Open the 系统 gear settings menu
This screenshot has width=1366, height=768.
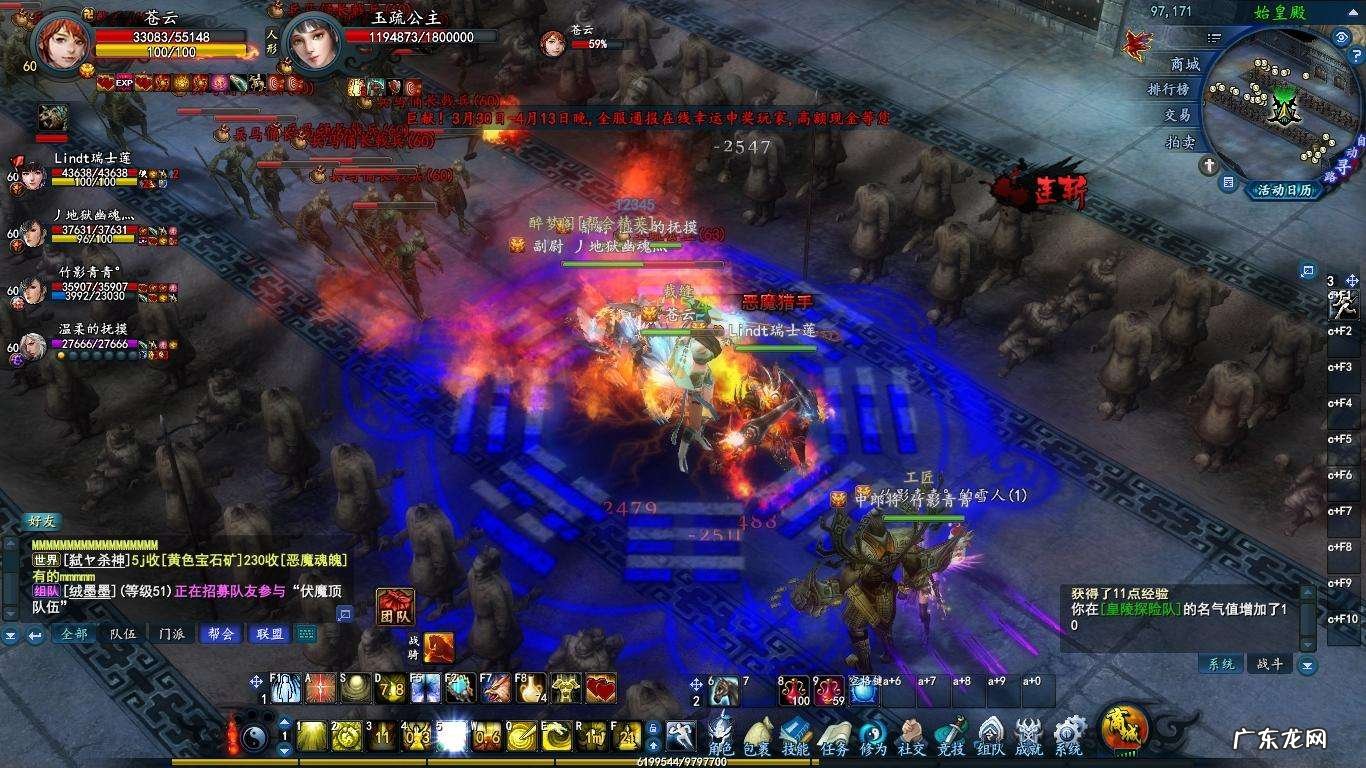click(x=1068, y=735)
